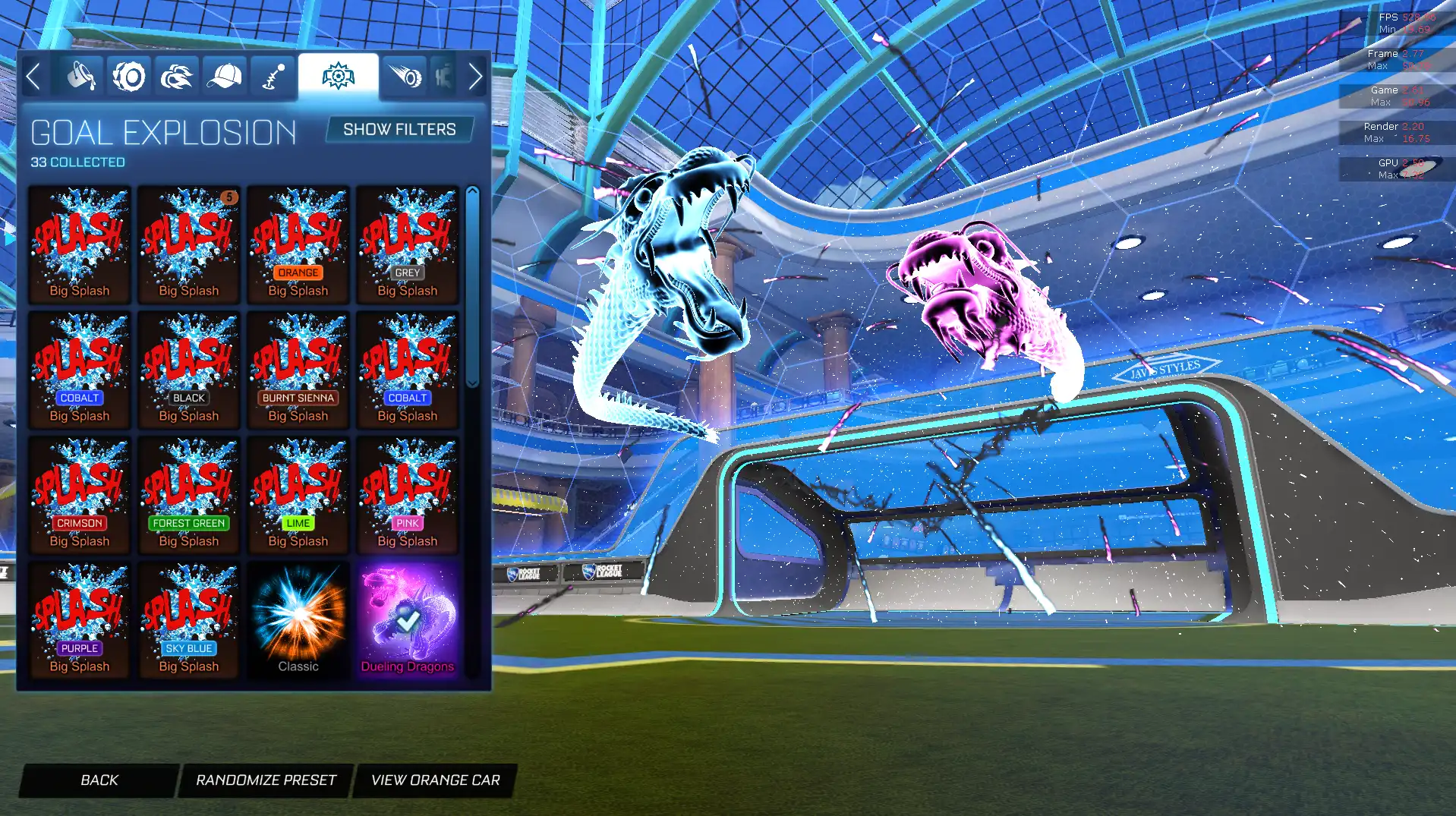Equip the Forest Green Big Splash

coord(189,496)
